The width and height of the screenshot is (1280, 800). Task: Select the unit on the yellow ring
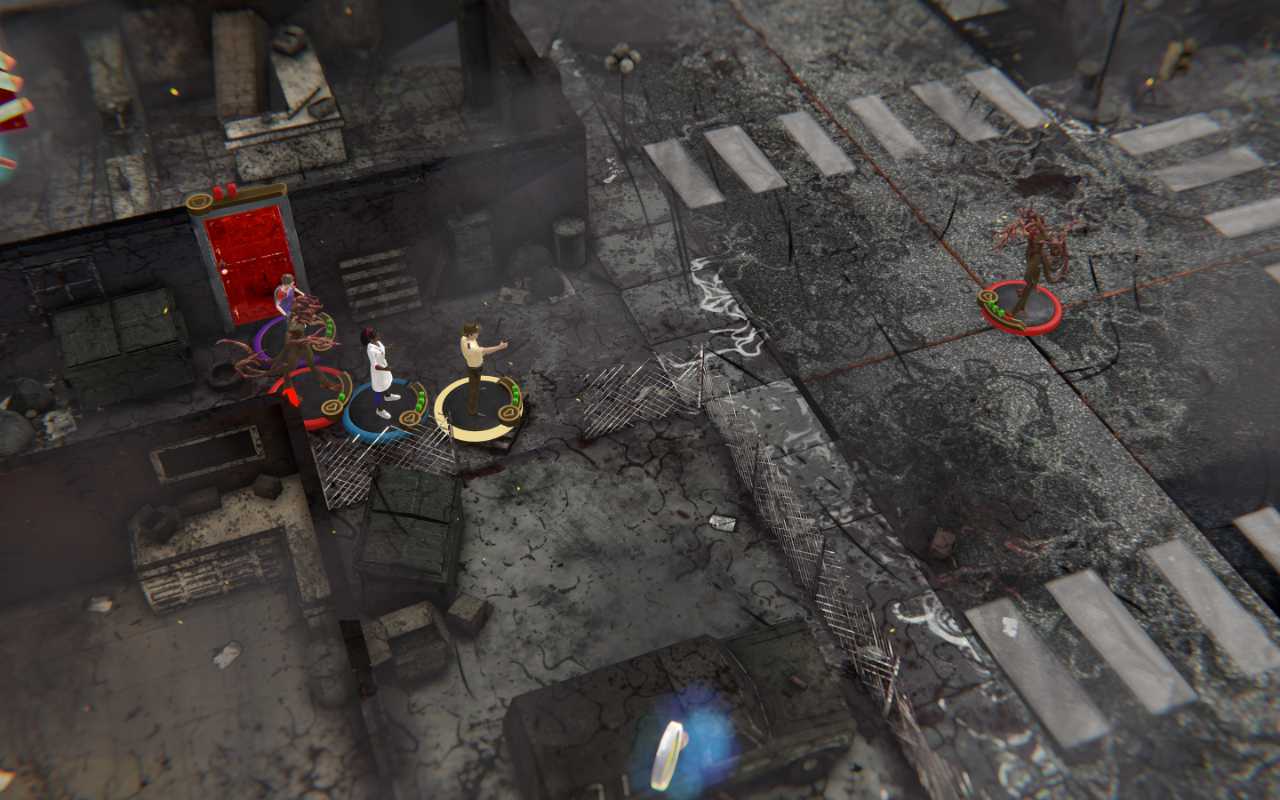[x=474, y=368]
